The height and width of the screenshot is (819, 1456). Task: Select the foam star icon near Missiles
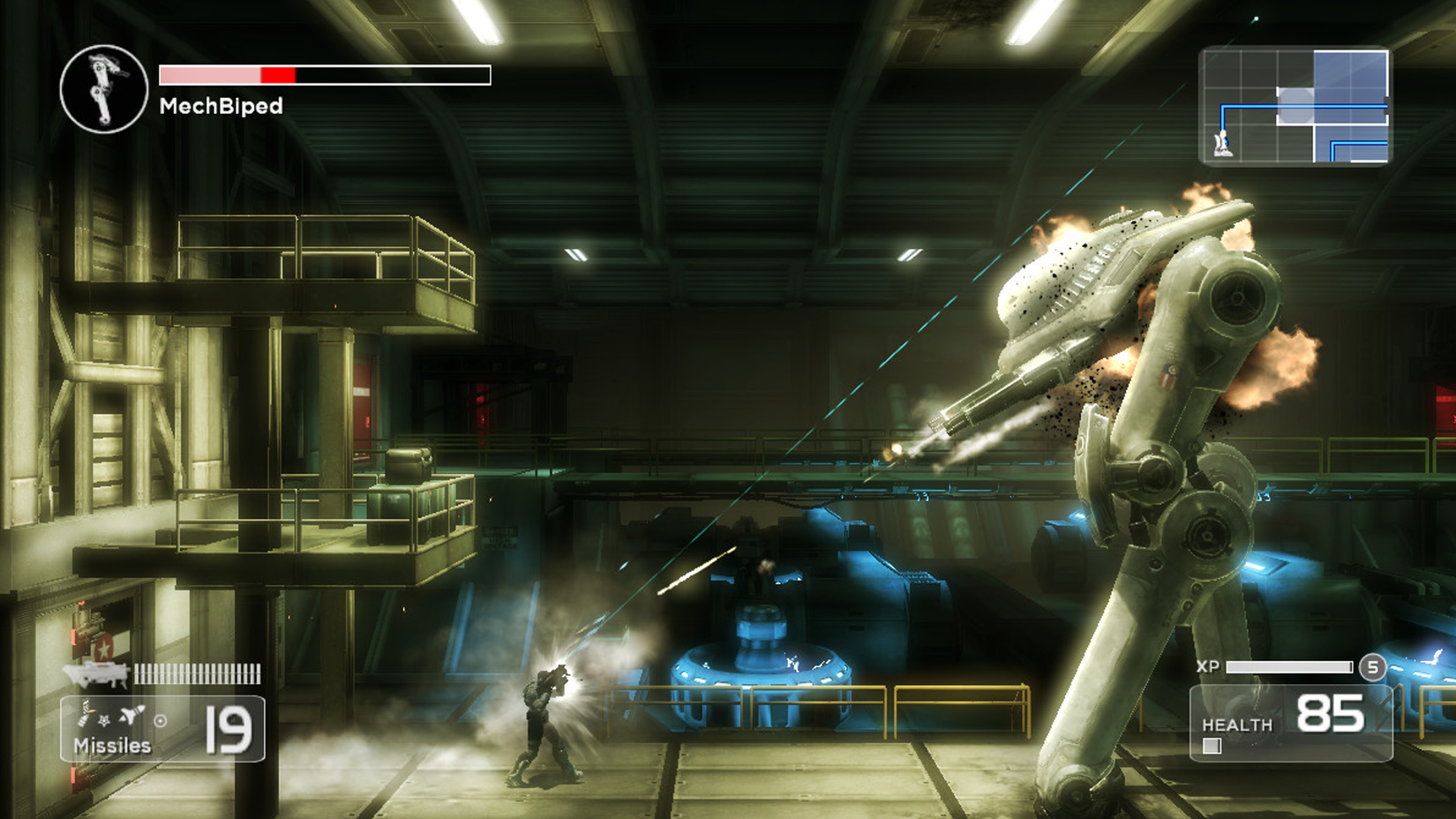103,721
